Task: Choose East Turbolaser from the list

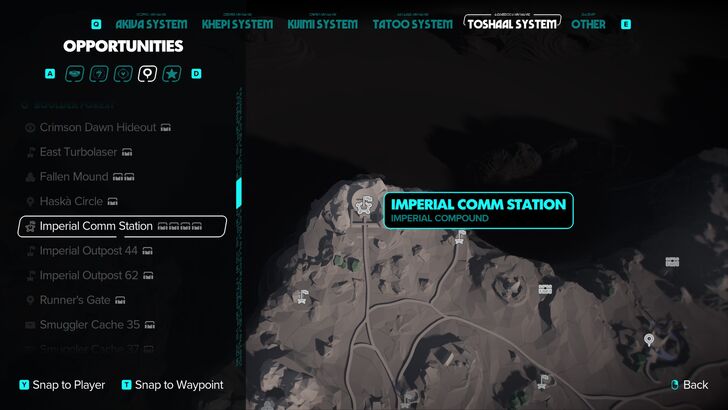Action: (78, 152)
